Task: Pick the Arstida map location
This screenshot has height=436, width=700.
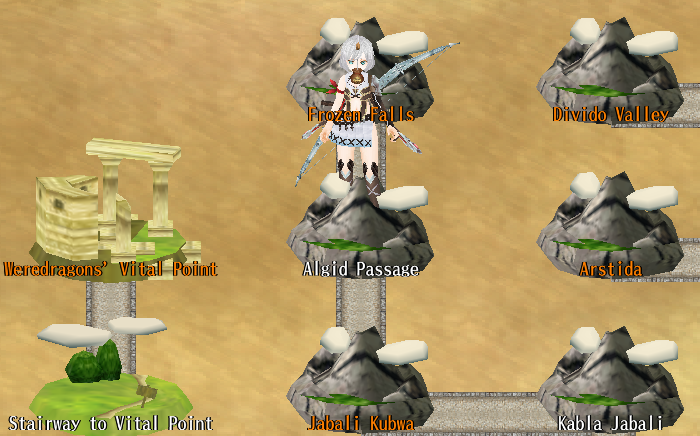Action: [609, 228]
